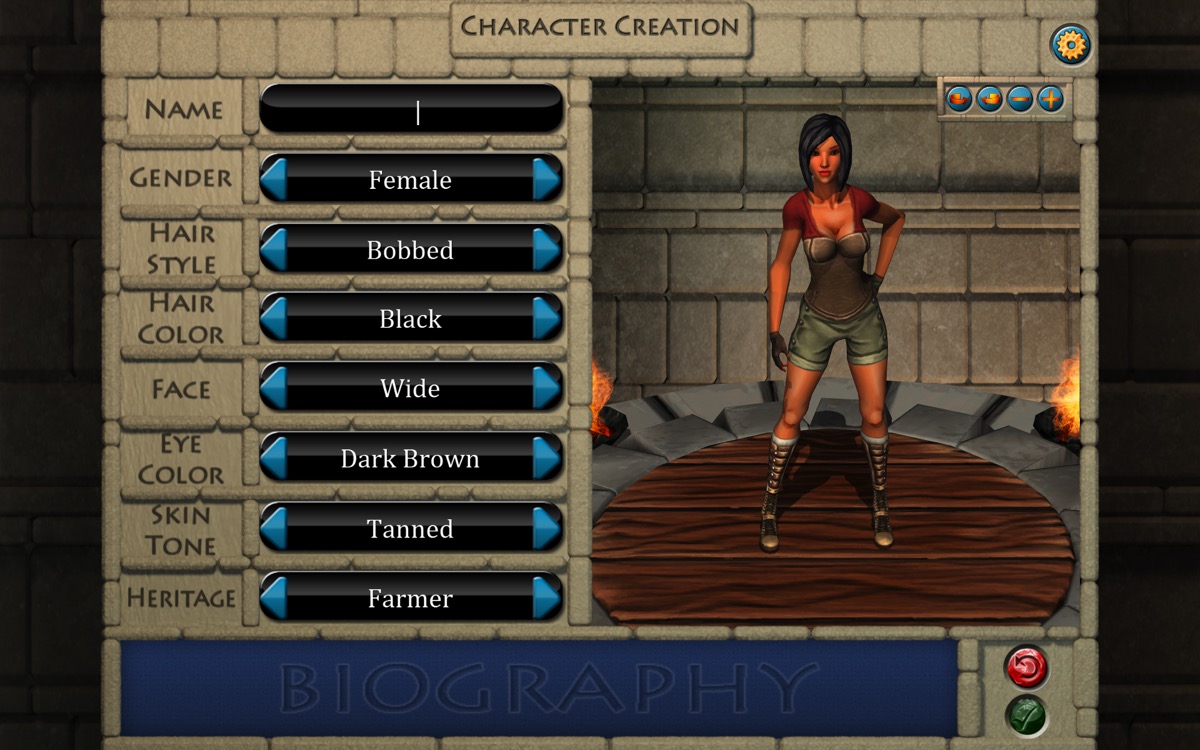Select previous Hair Style before Bobbed

(275, 249)
